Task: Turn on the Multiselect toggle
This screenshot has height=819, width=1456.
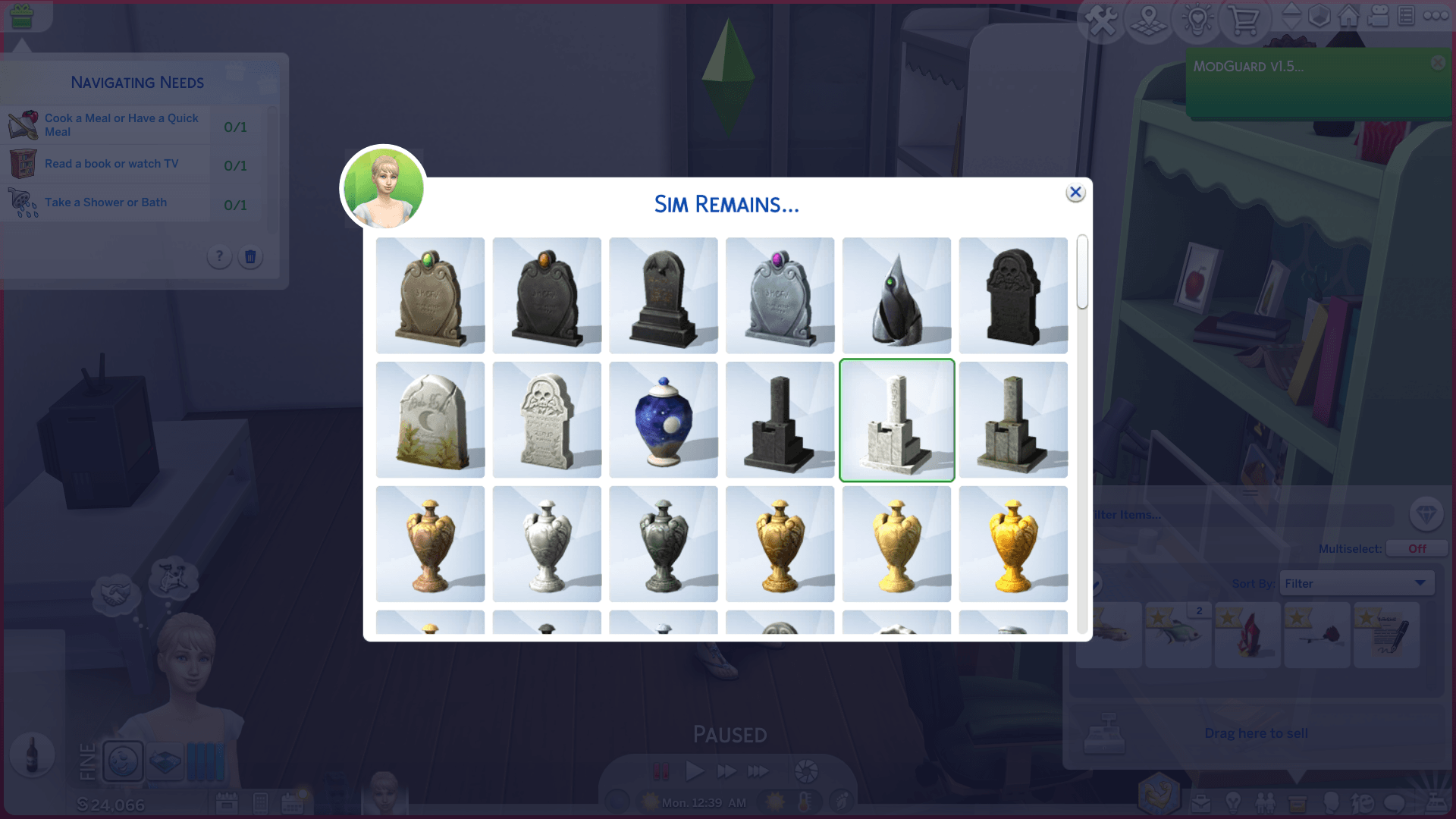Action: pos(1417,548)
